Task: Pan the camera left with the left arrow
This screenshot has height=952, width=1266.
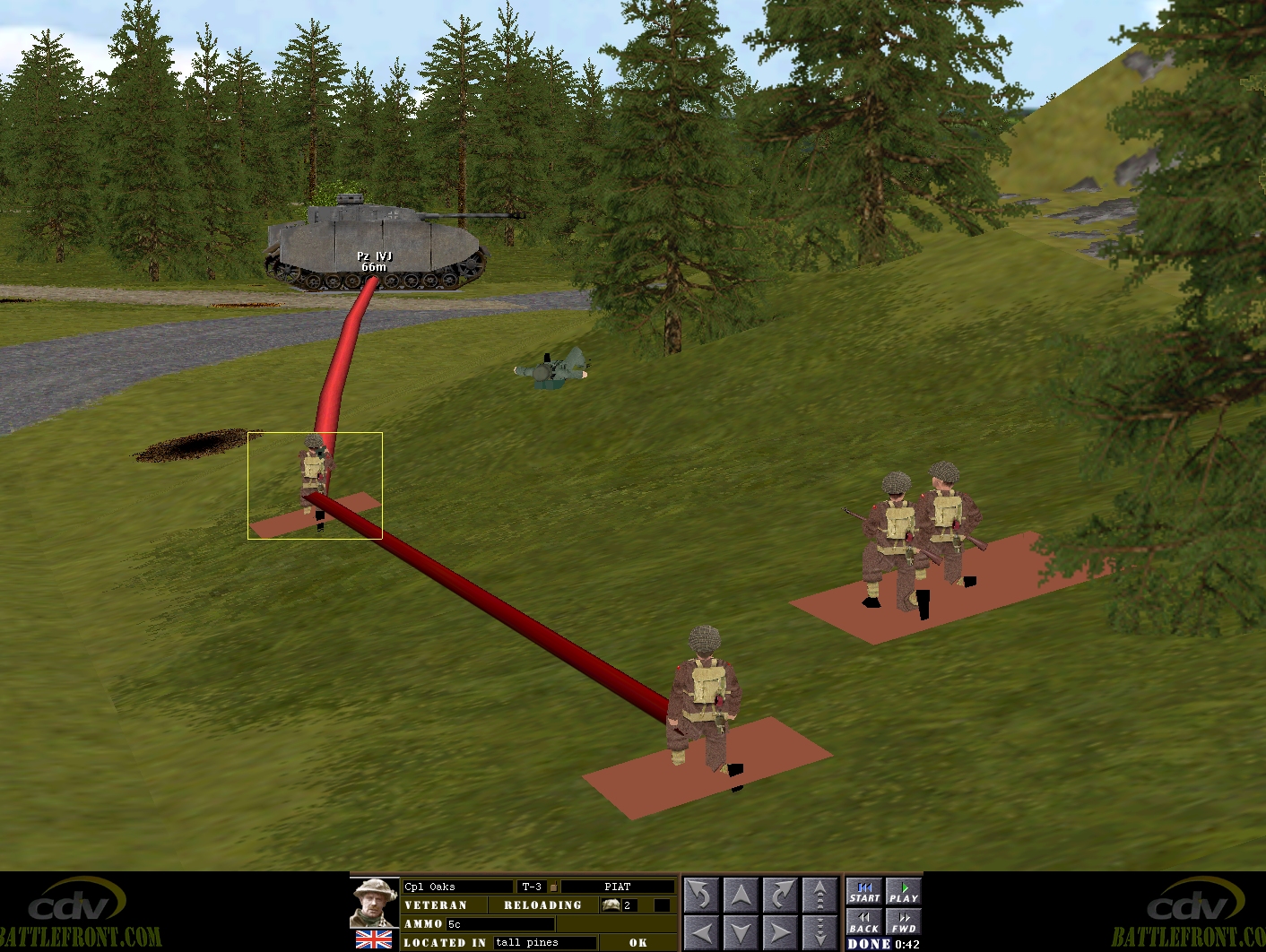Action: (701, 932)
